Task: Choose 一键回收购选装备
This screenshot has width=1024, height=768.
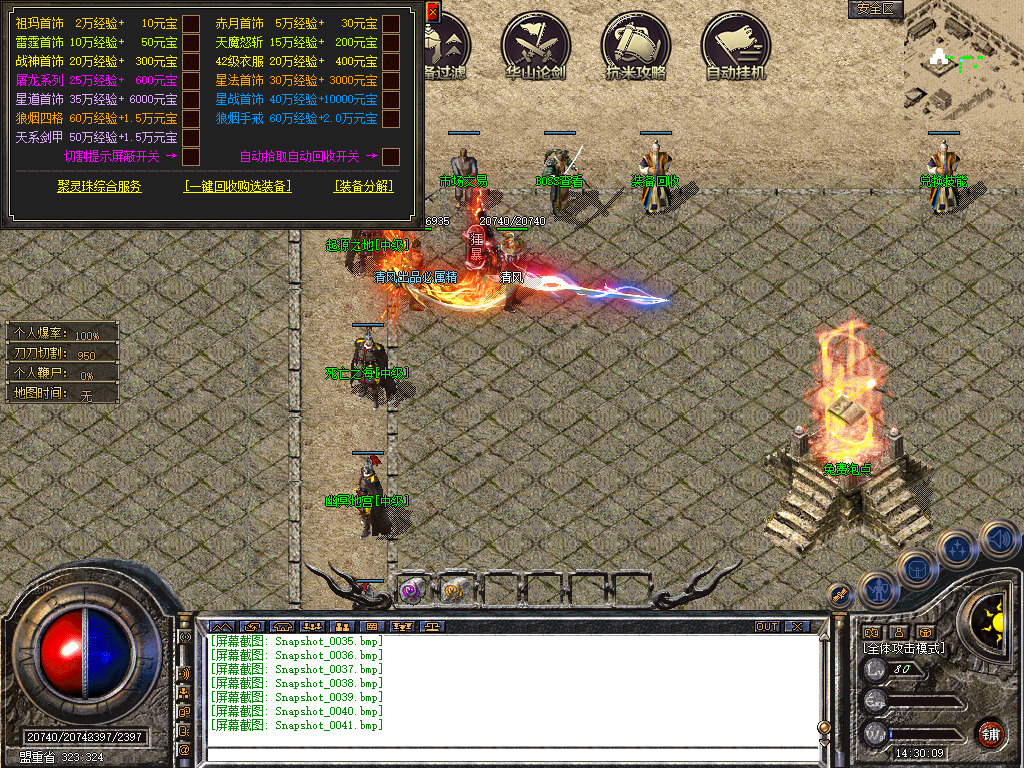Action: pos(238,187)
